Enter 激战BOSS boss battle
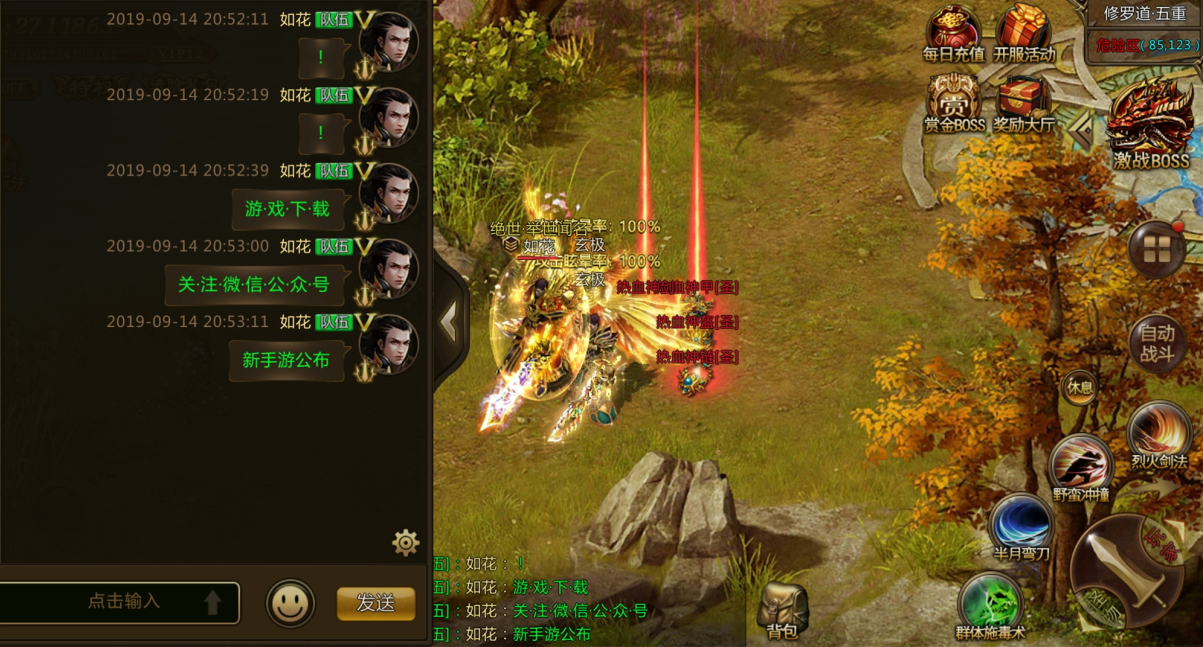Viewport: 1203px width, 647px height. click(x=1151, y=125)
